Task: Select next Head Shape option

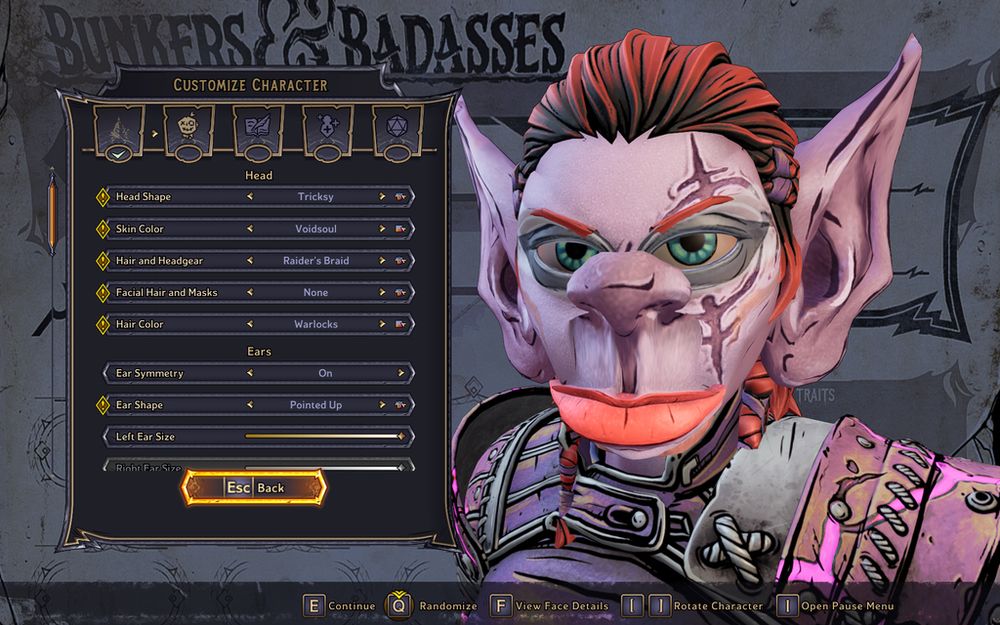Action: (382, 197)
